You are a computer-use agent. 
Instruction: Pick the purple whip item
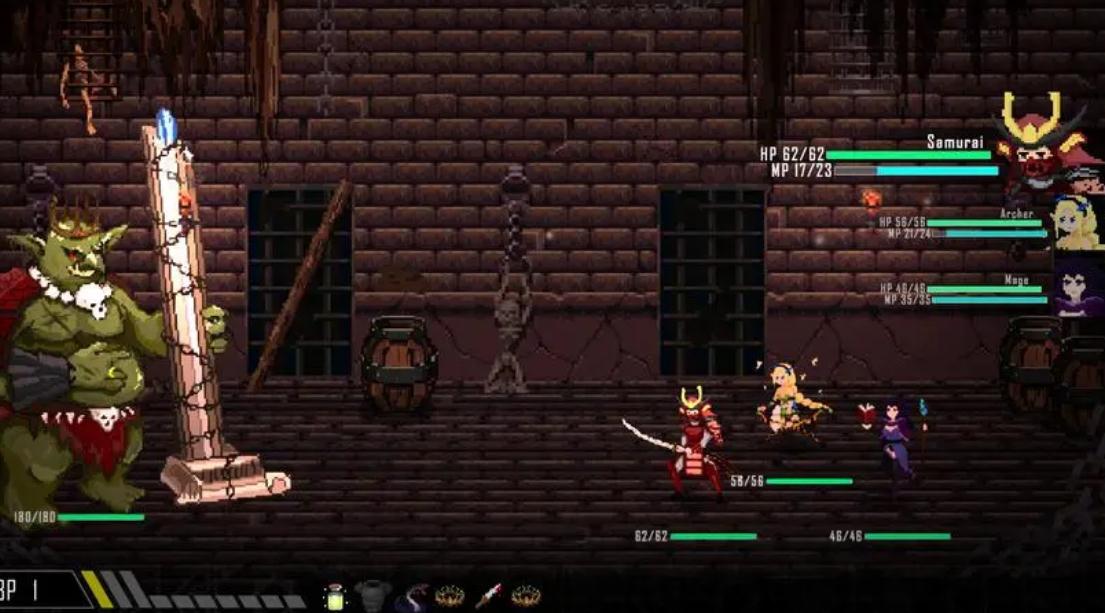(410, 598)
